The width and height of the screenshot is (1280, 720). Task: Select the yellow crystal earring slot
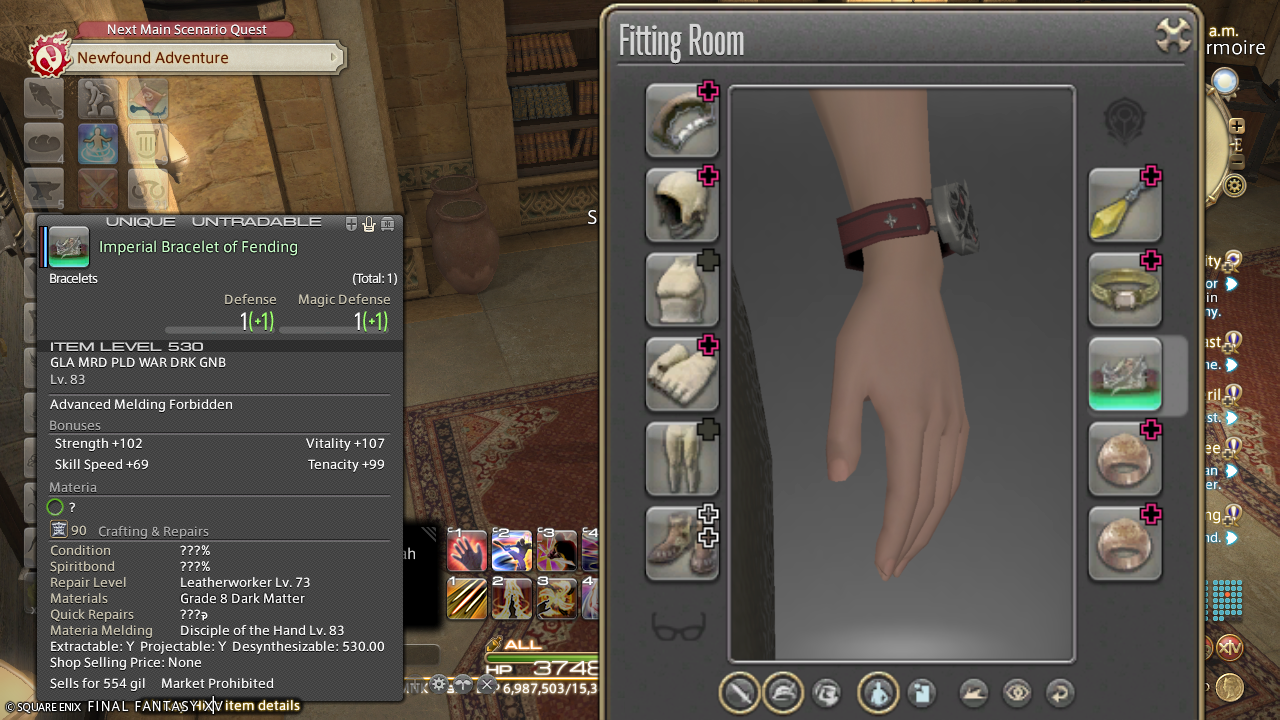pyautogui.click(x=1124, y=204)
